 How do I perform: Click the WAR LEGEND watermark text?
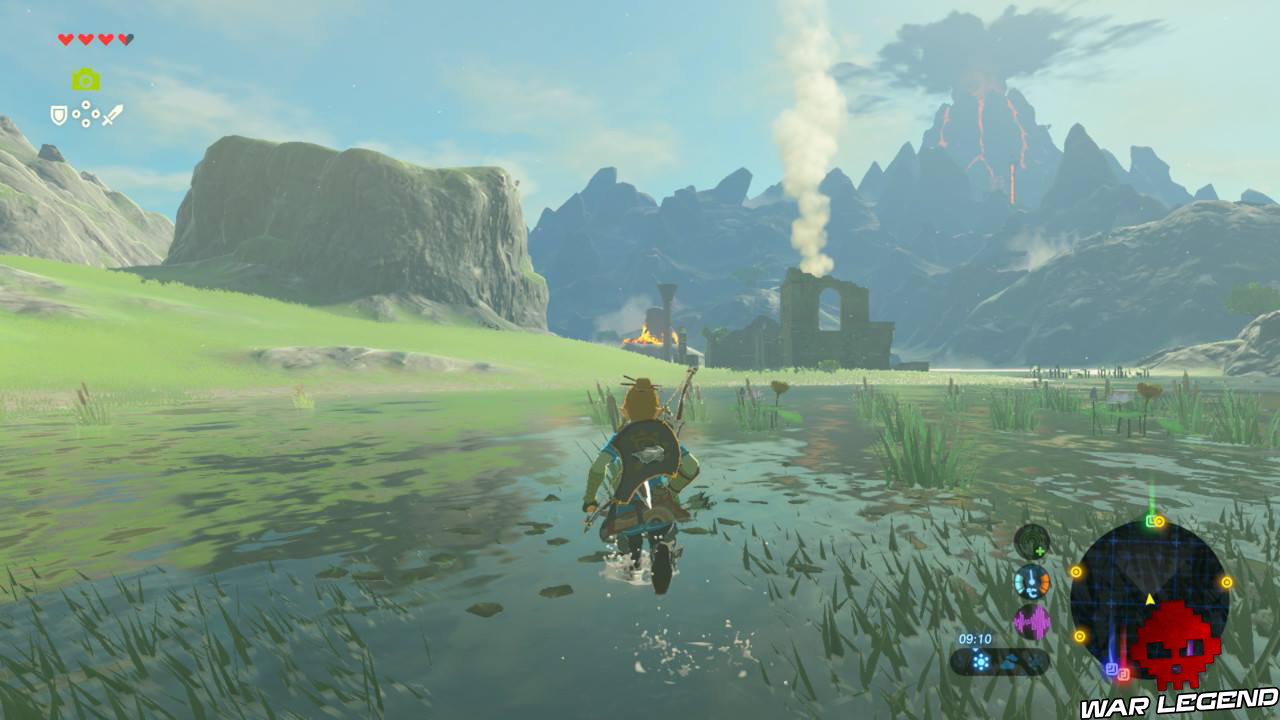click(1175, 702)
